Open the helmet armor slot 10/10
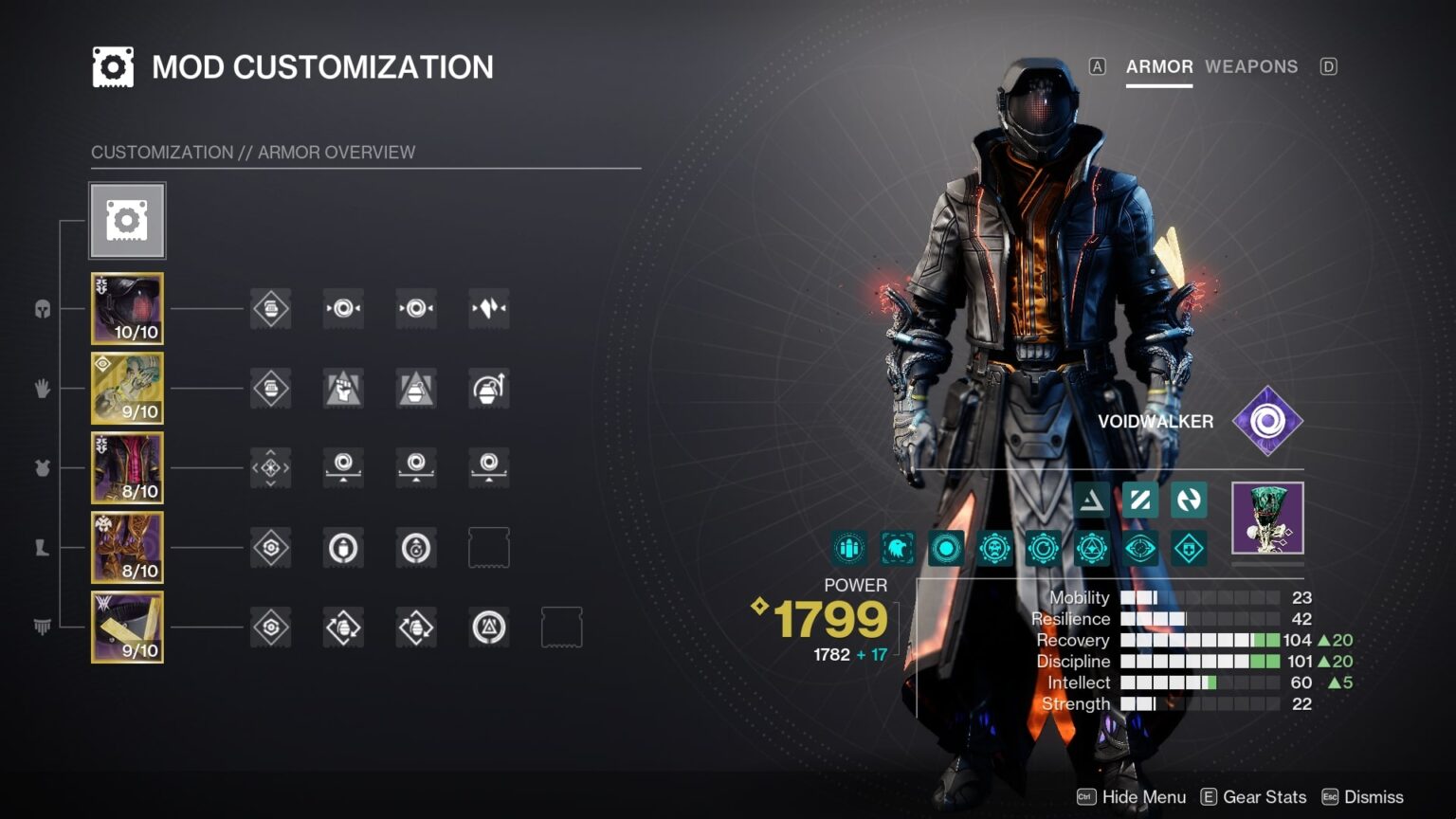1456x819 pixels. pyautogui.click(x=127, y=309)
